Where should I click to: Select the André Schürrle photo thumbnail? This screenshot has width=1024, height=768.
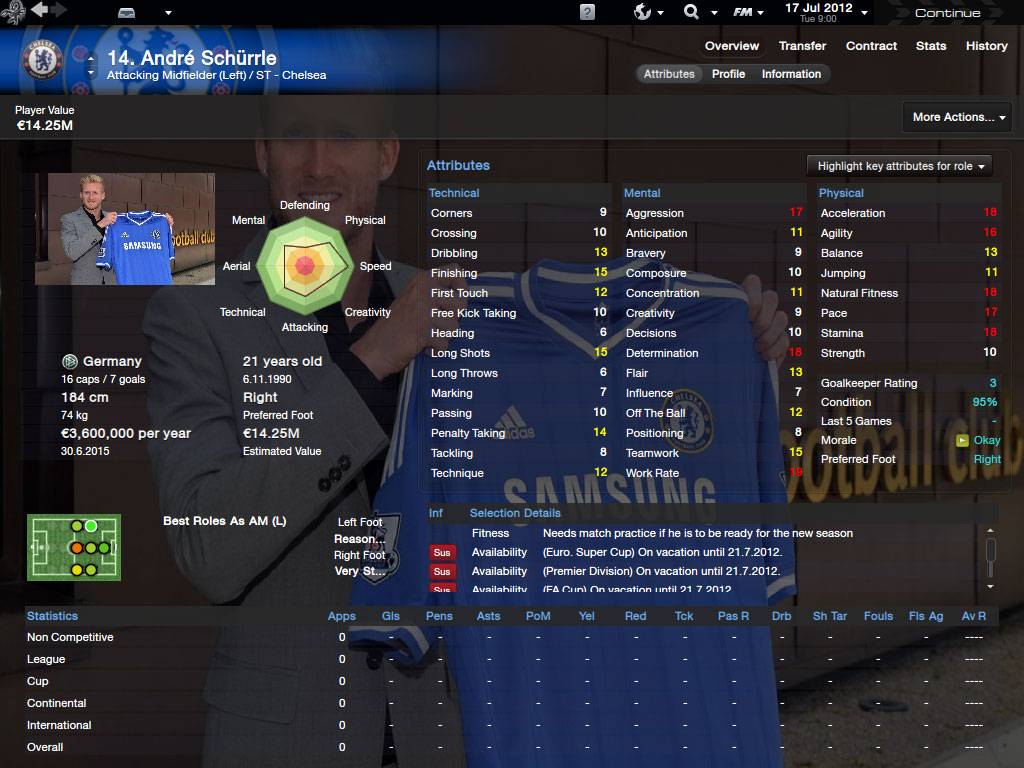click(111, 229)
